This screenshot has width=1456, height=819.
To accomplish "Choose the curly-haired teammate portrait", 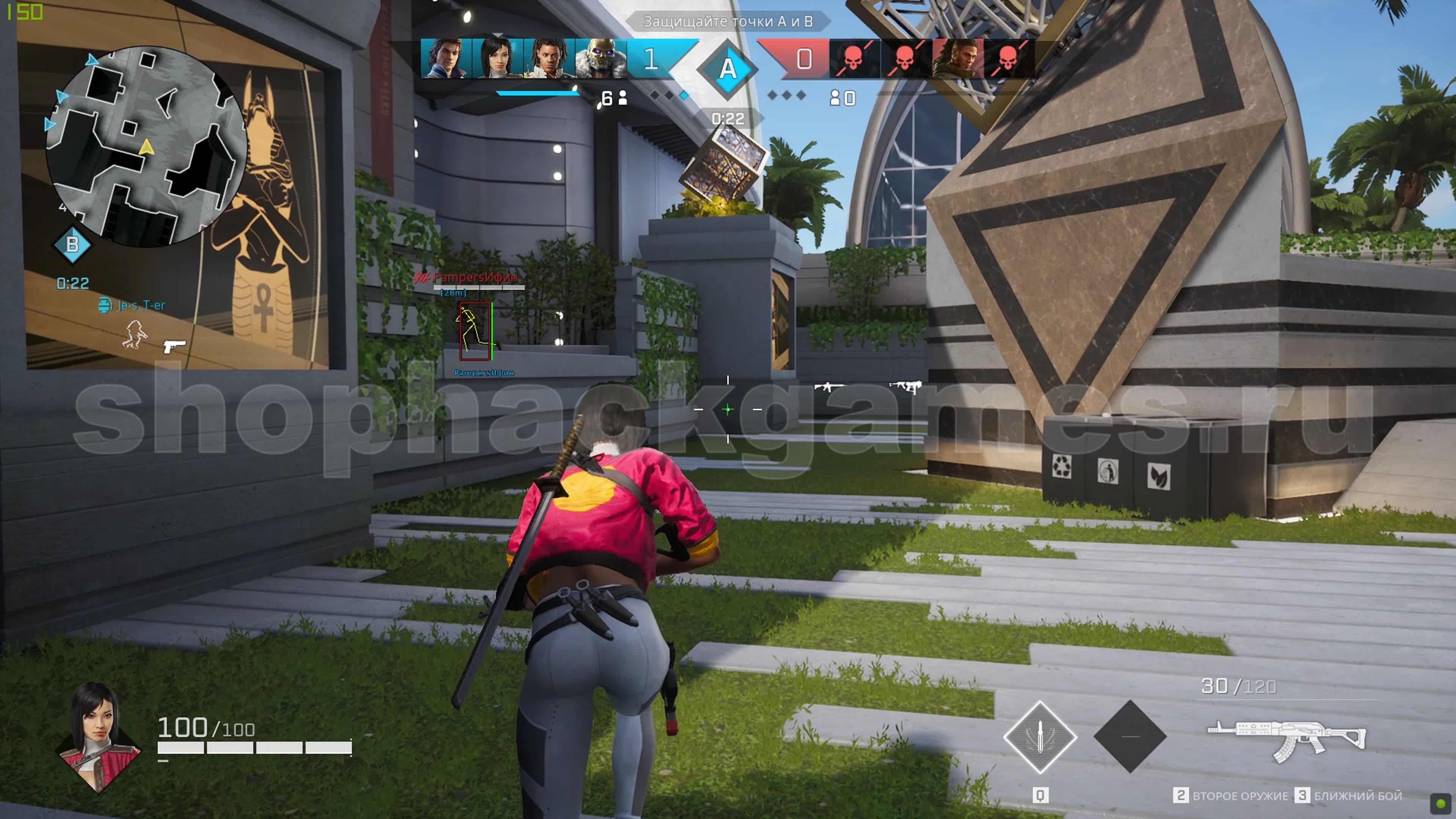I will click(x=548, y=58).
